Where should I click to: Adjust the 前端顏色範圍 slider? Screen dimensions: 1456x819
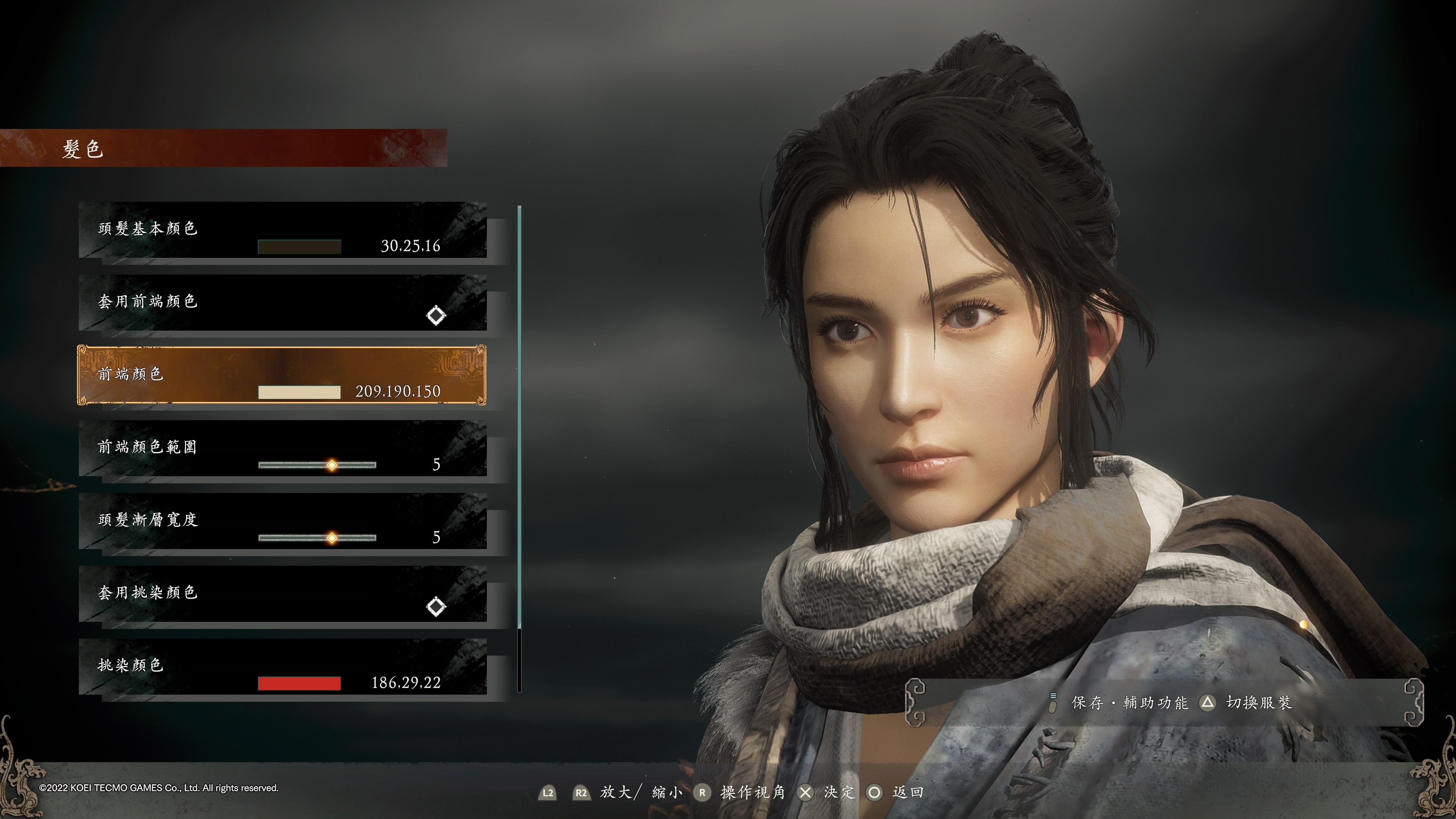click(331, 465)
